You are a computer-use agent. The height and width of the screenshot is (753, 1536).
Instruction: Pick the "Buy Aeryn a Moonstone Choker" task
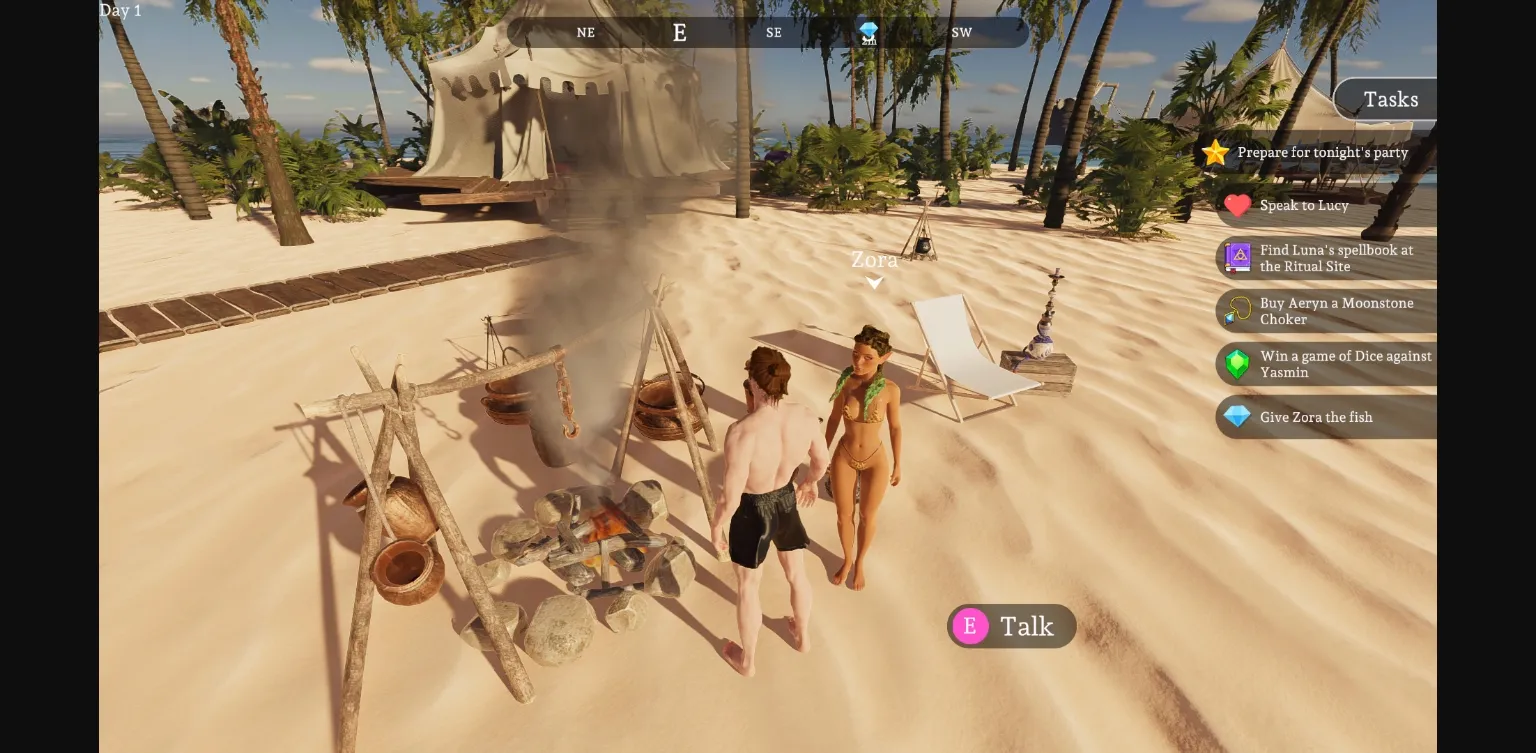click(1335, 311)
